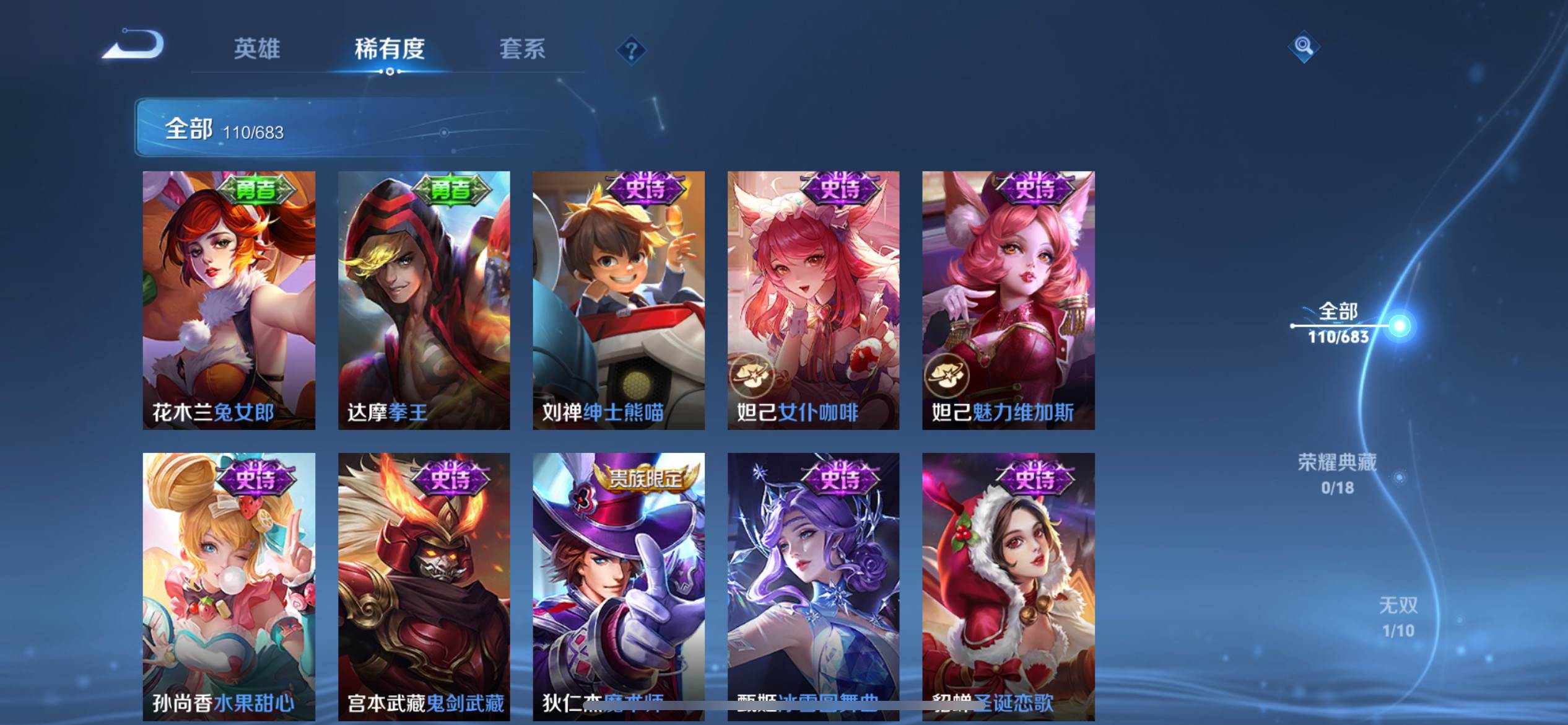Image resolution: width=1568 pixels, height=725 pixels.
Task: Go back using the return arrow
Action: point(134,46)
